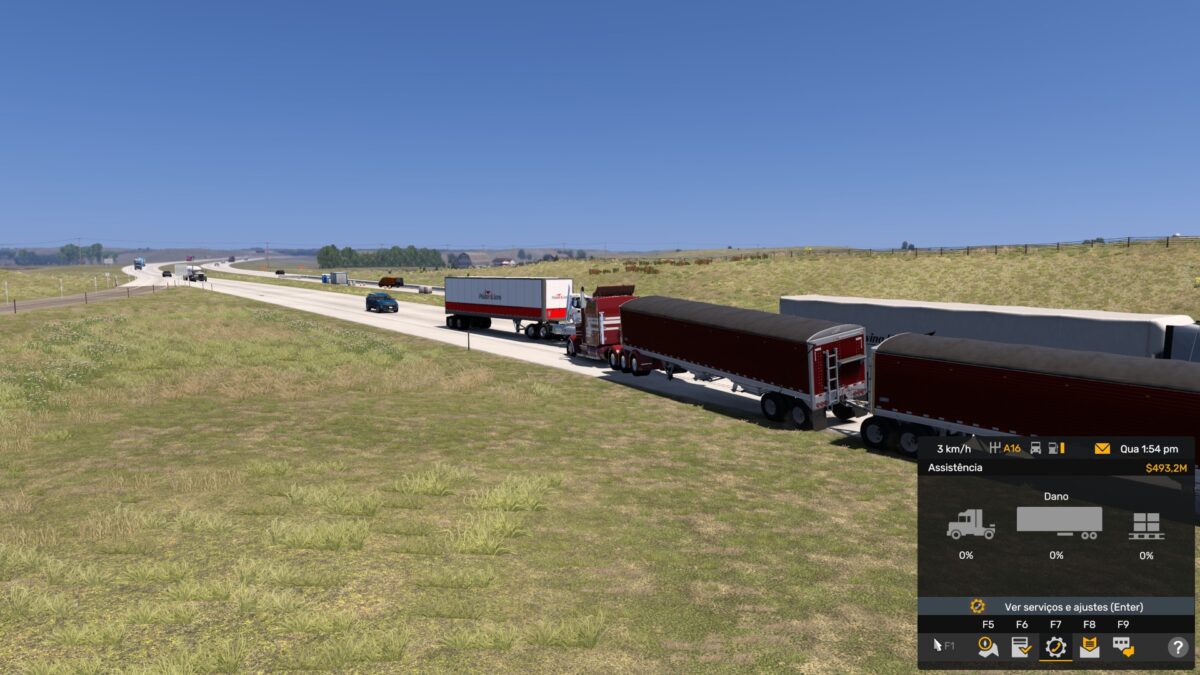Screen dimensions: 1200x675
Task: Open the chat messages tab
Action: 1123,647
